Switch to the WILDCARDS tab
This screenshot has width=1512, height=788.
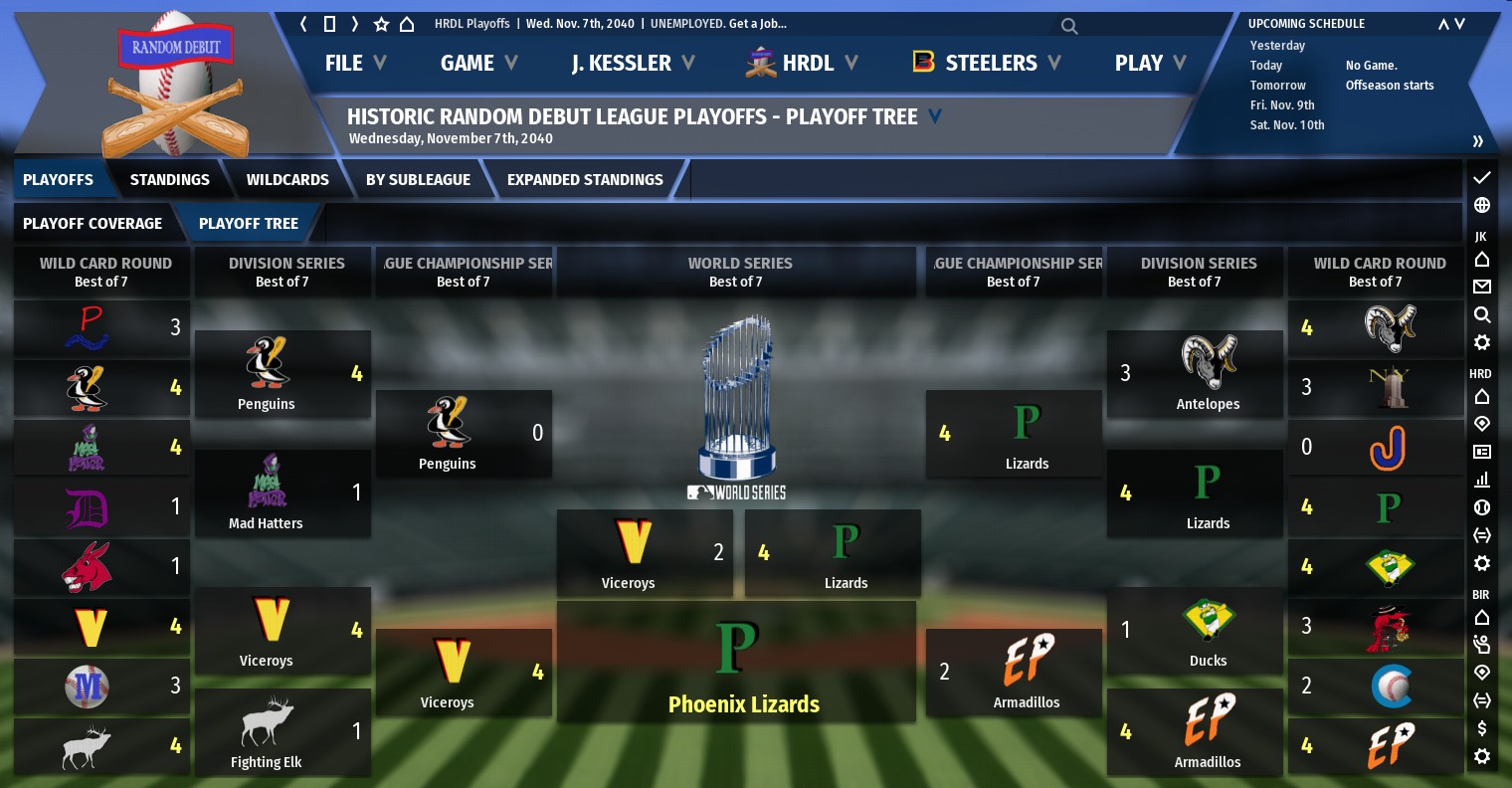(287, 180)
